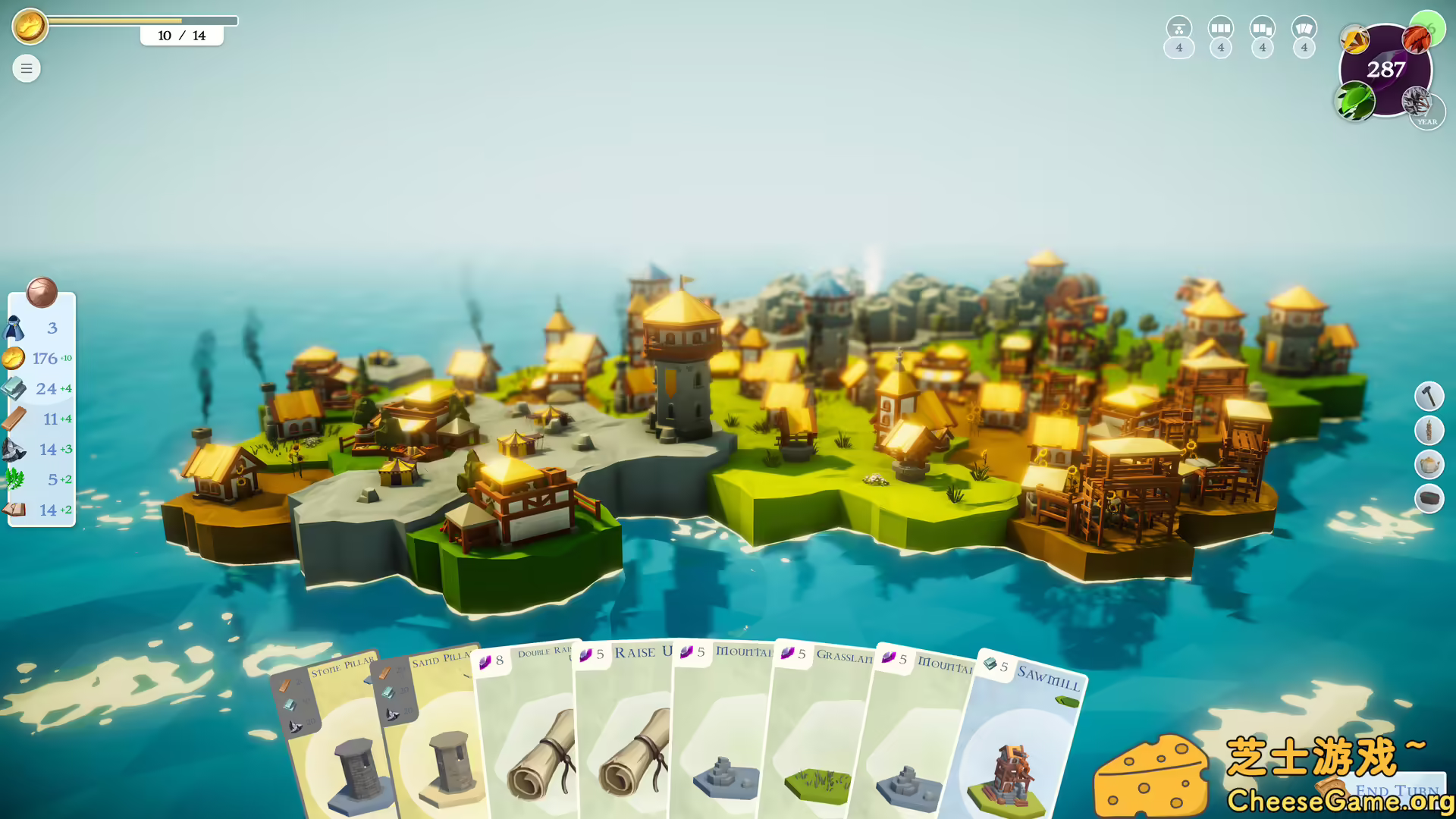The width and height of the screenshot is (1456, 819).
Task: Select the blue pawn population icon
Action: tap(13, 328)
